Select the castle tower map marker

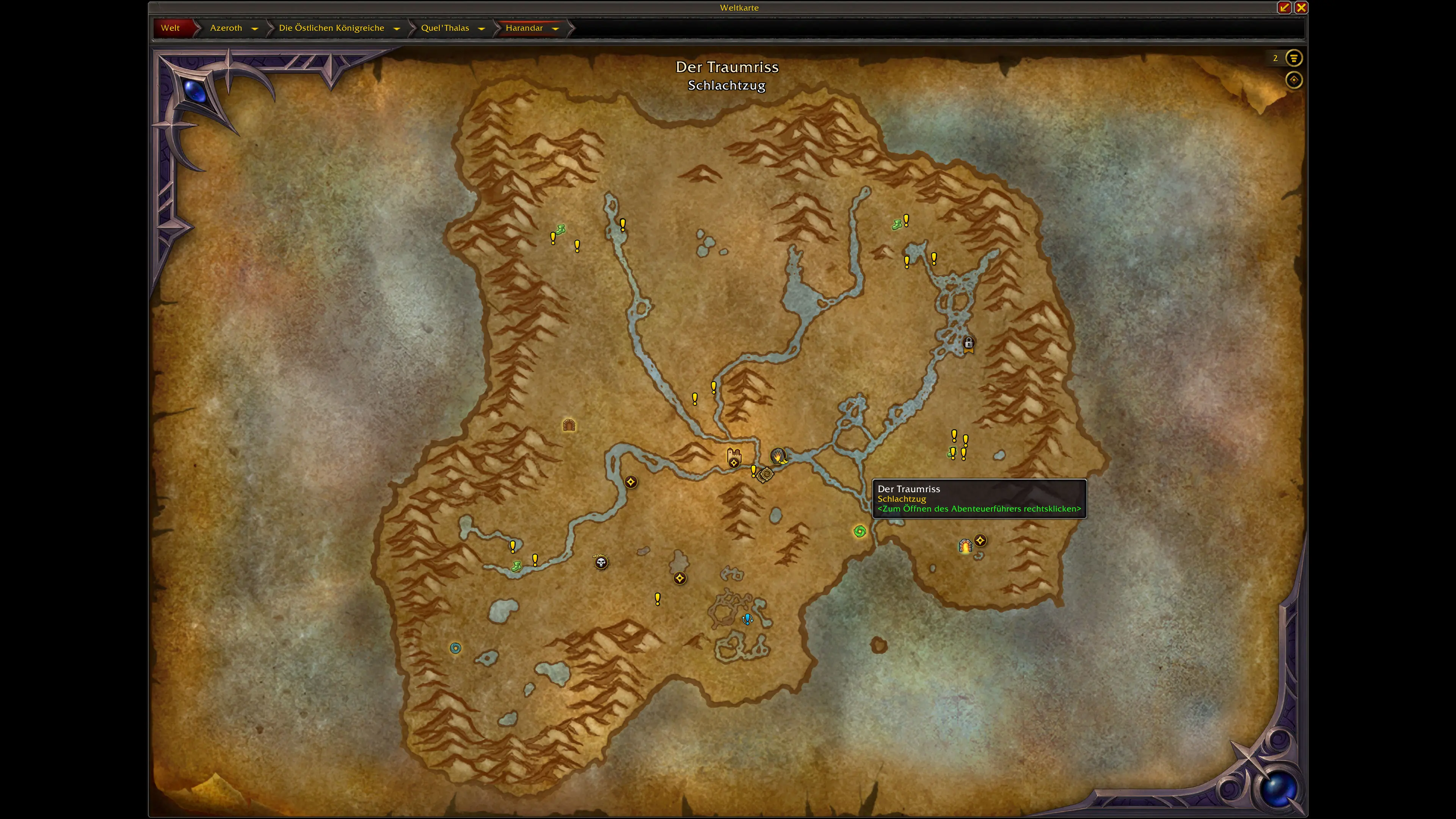click(734, 455)
